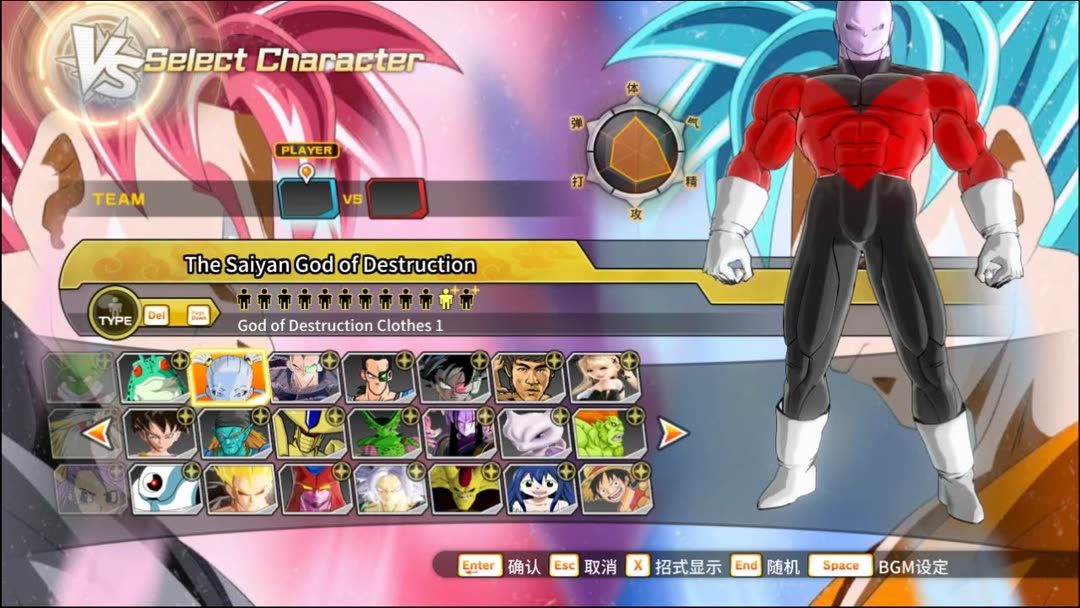
Task: Show the next page of characters
Action: pyautogui.click(x=672, y=433)
